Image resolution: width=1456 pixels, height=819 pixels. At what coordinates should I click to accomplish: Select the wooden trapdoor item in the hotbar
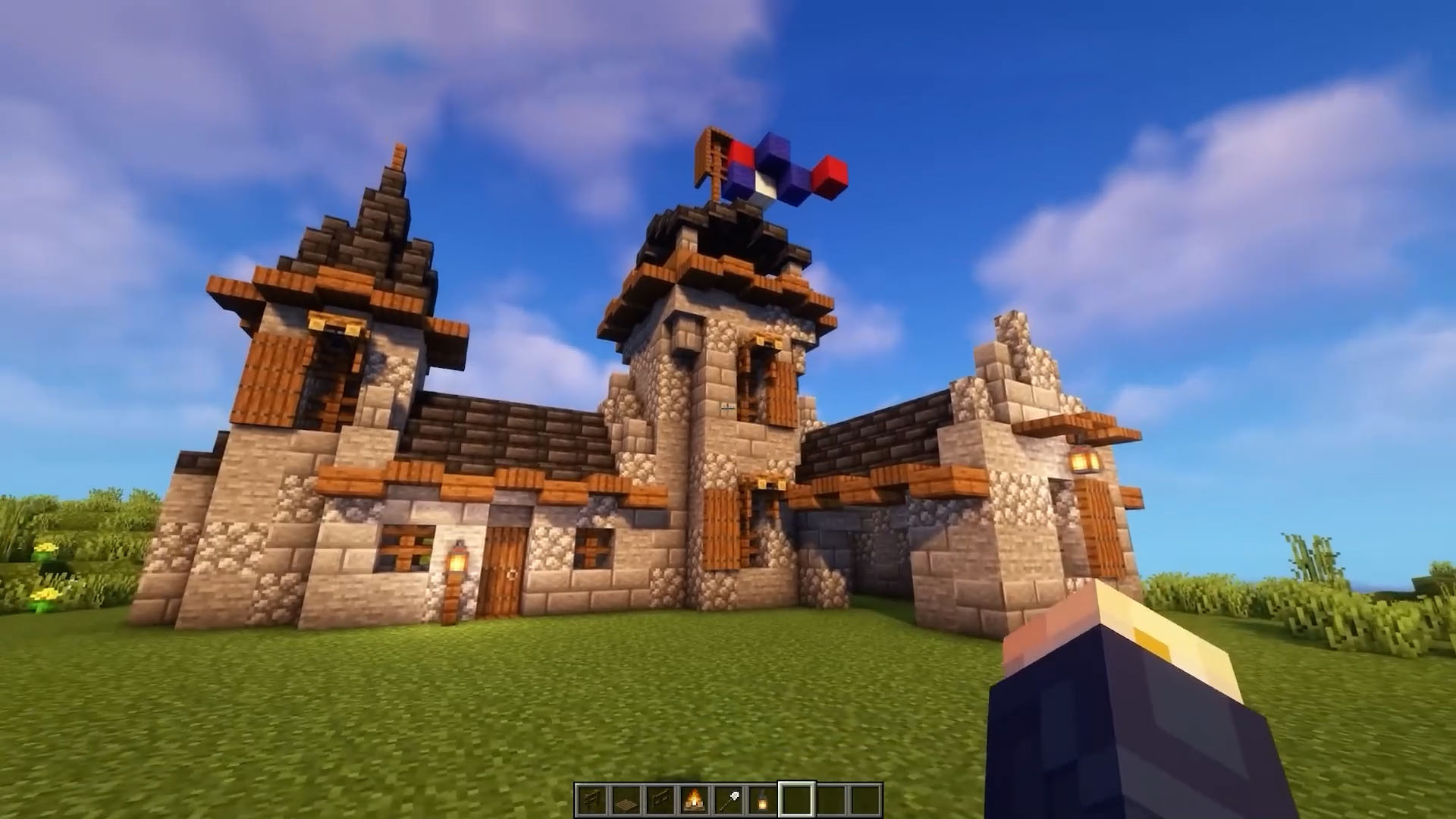[x=628, y=796]
